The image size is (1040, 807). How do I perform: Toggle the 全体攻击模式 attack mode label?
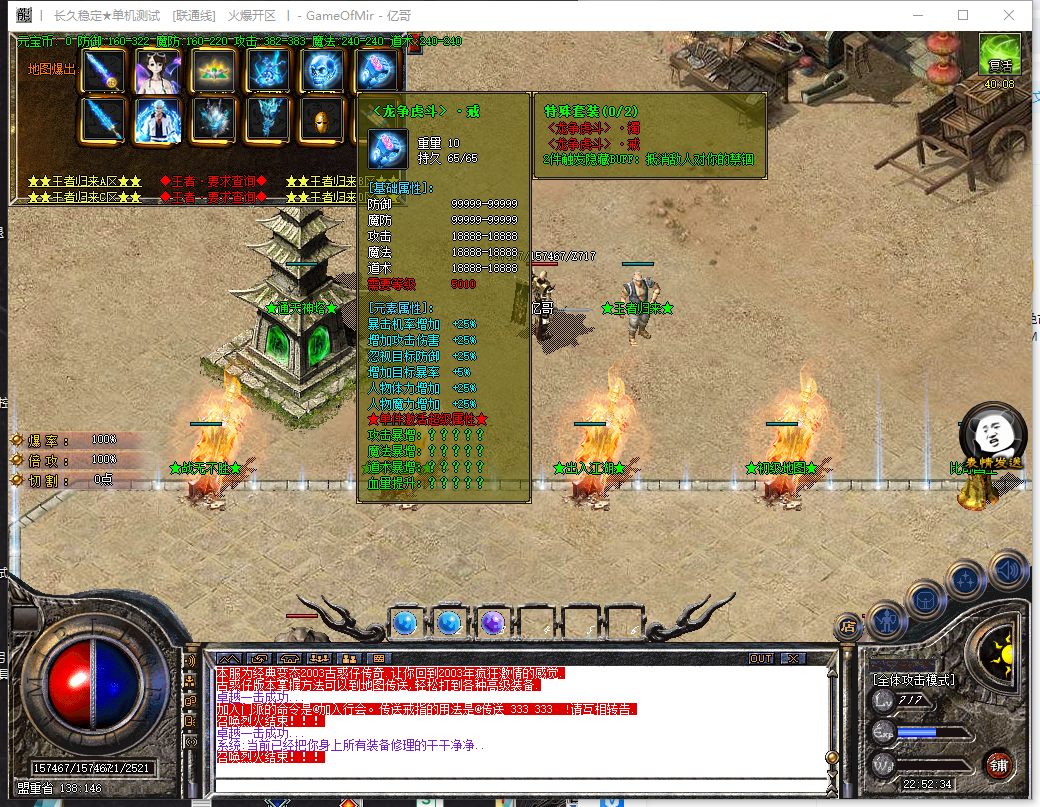[914, 680]
